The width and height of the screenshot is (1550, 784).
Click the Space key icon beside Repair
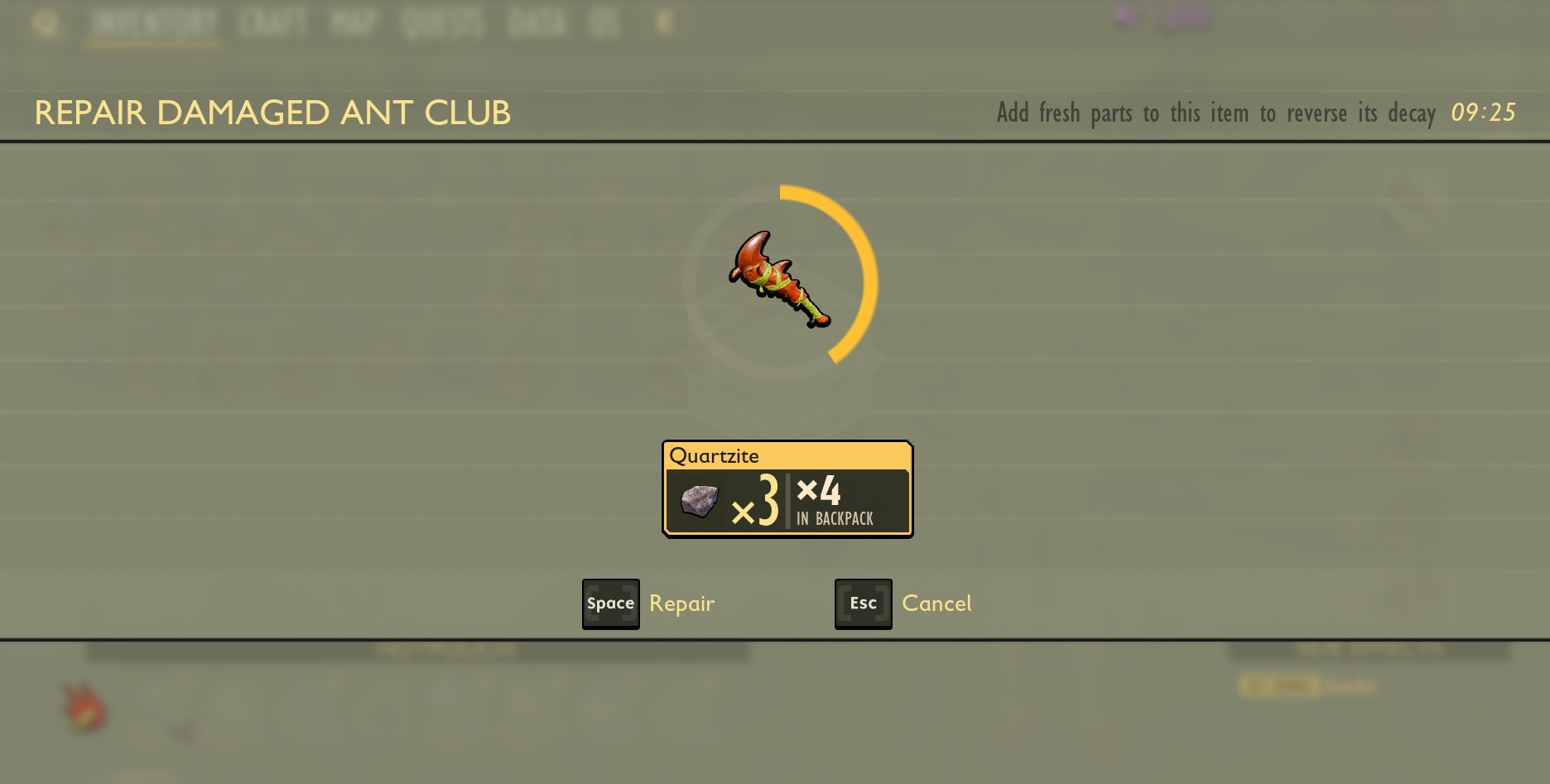coord(610,604)
